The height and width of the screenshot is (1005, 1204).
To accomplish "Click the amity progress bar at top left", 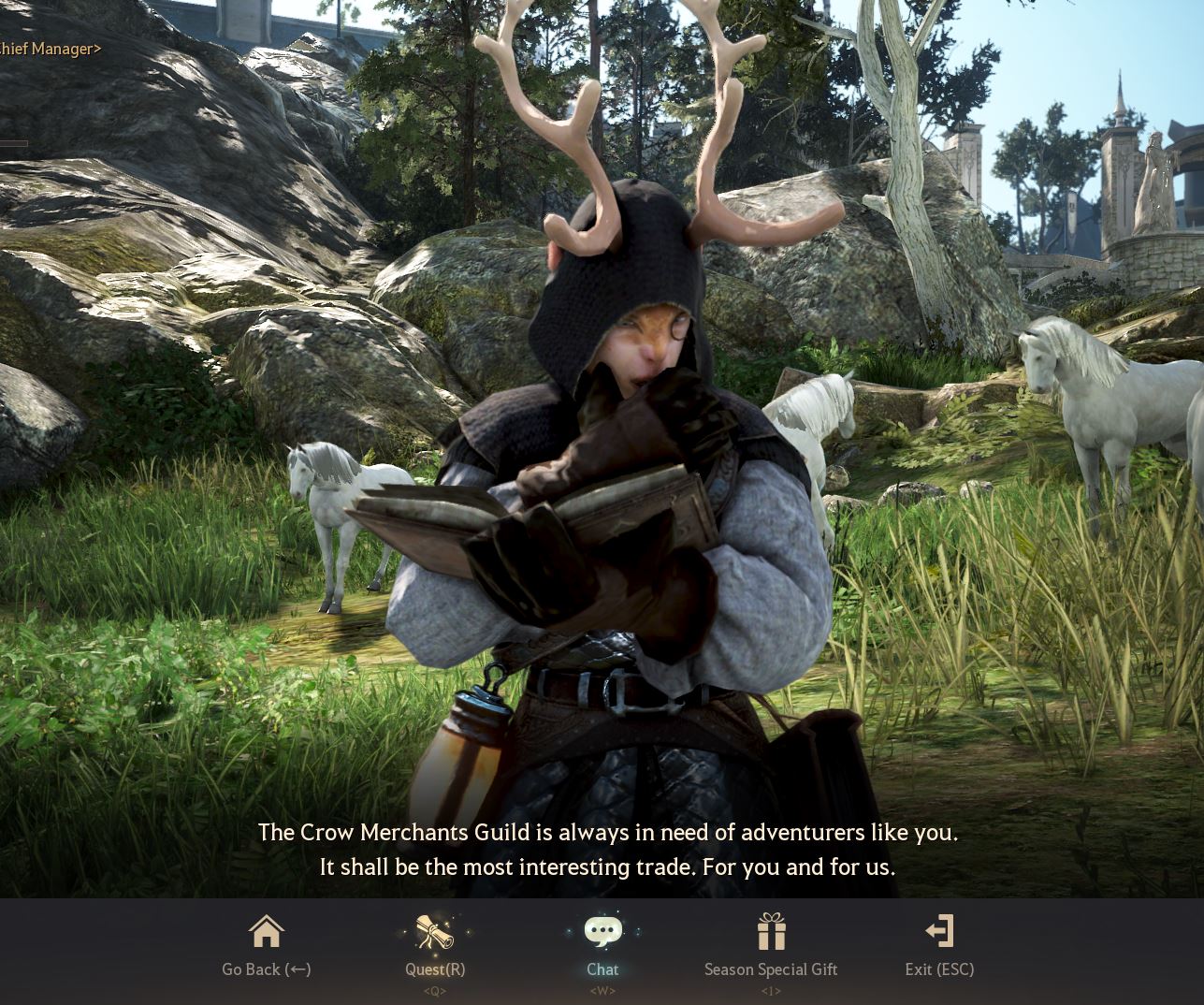I will click(14, 143).
